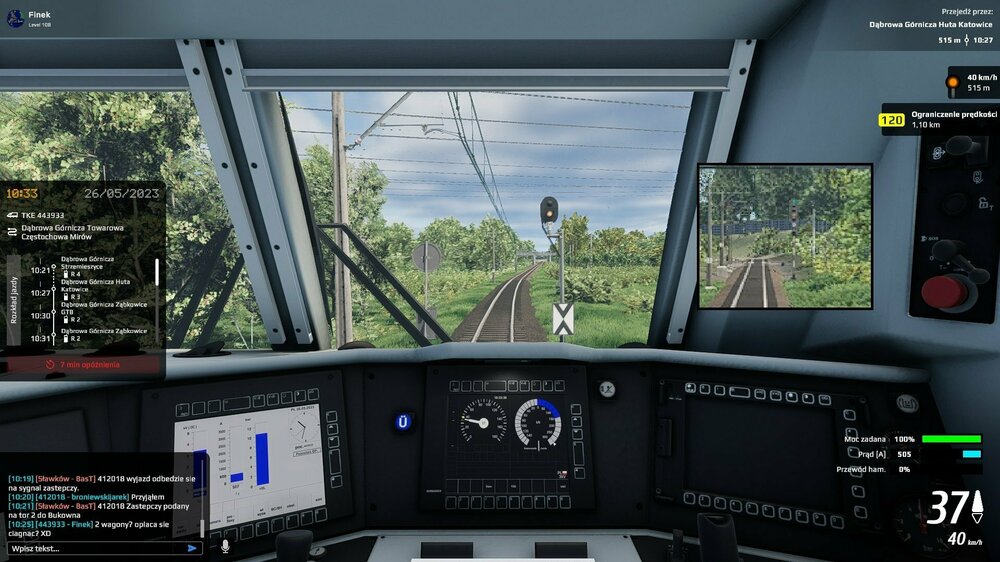The height and width of the screenshot is (562, 1000).
Task: Send the chat message with the arrow
Action: (192, 548)
